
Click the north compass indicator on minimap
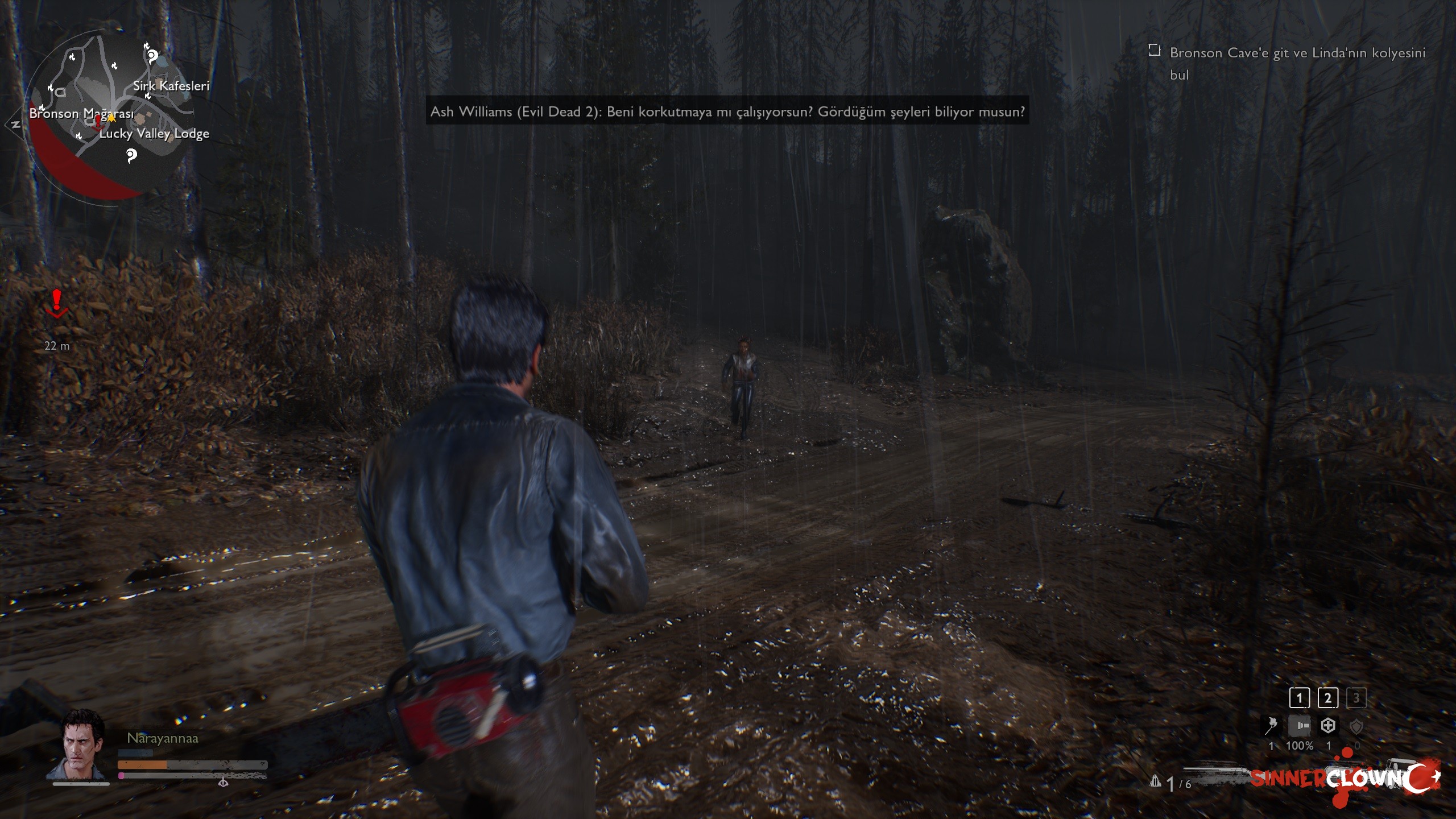click(x=14, y=125)
